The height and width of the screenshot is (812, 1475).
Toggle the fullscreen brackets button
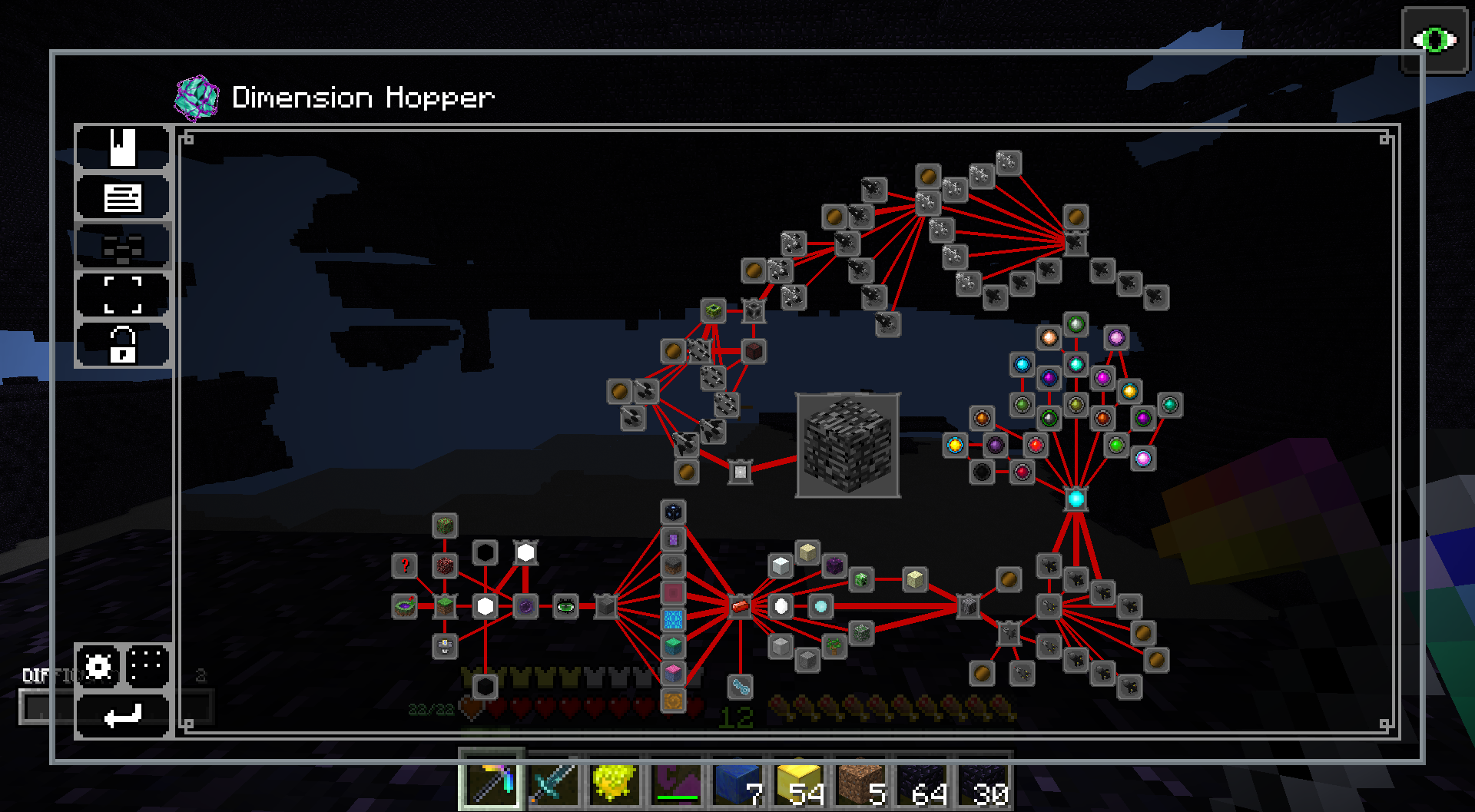pyautogui.click(x=122, y=295)
